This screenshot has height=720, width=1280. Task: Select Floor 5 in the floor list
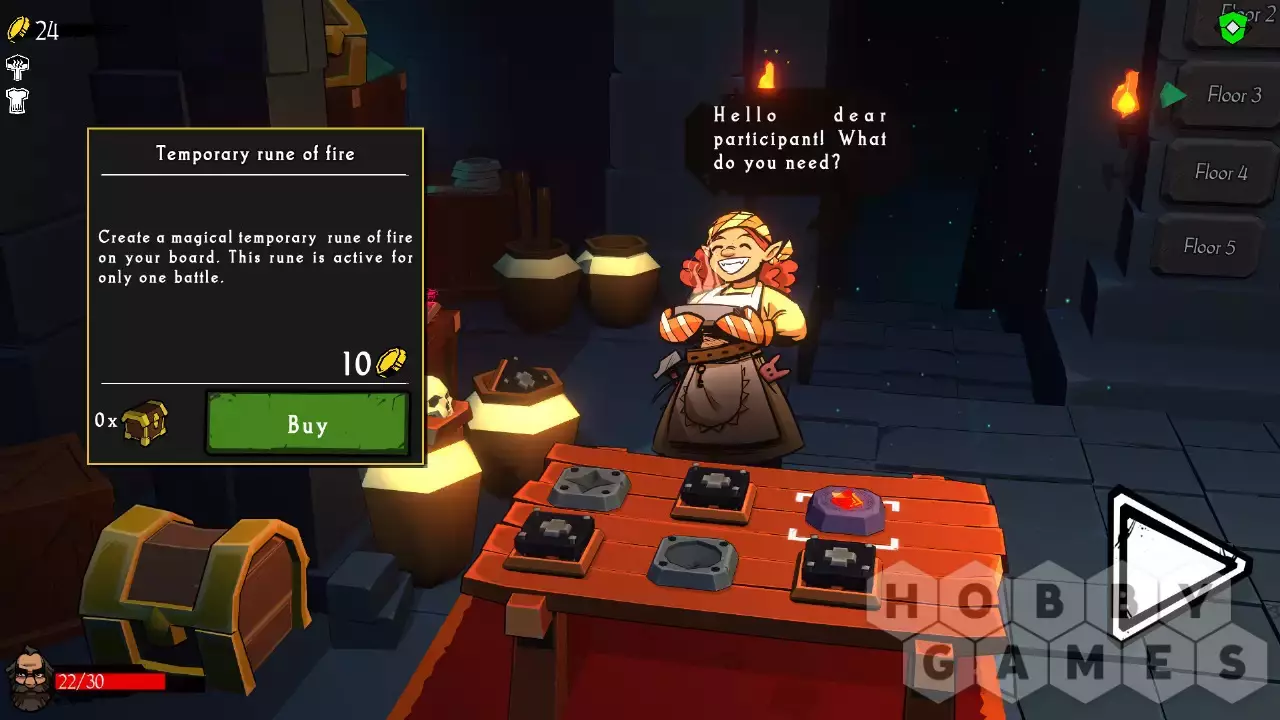1209,246
